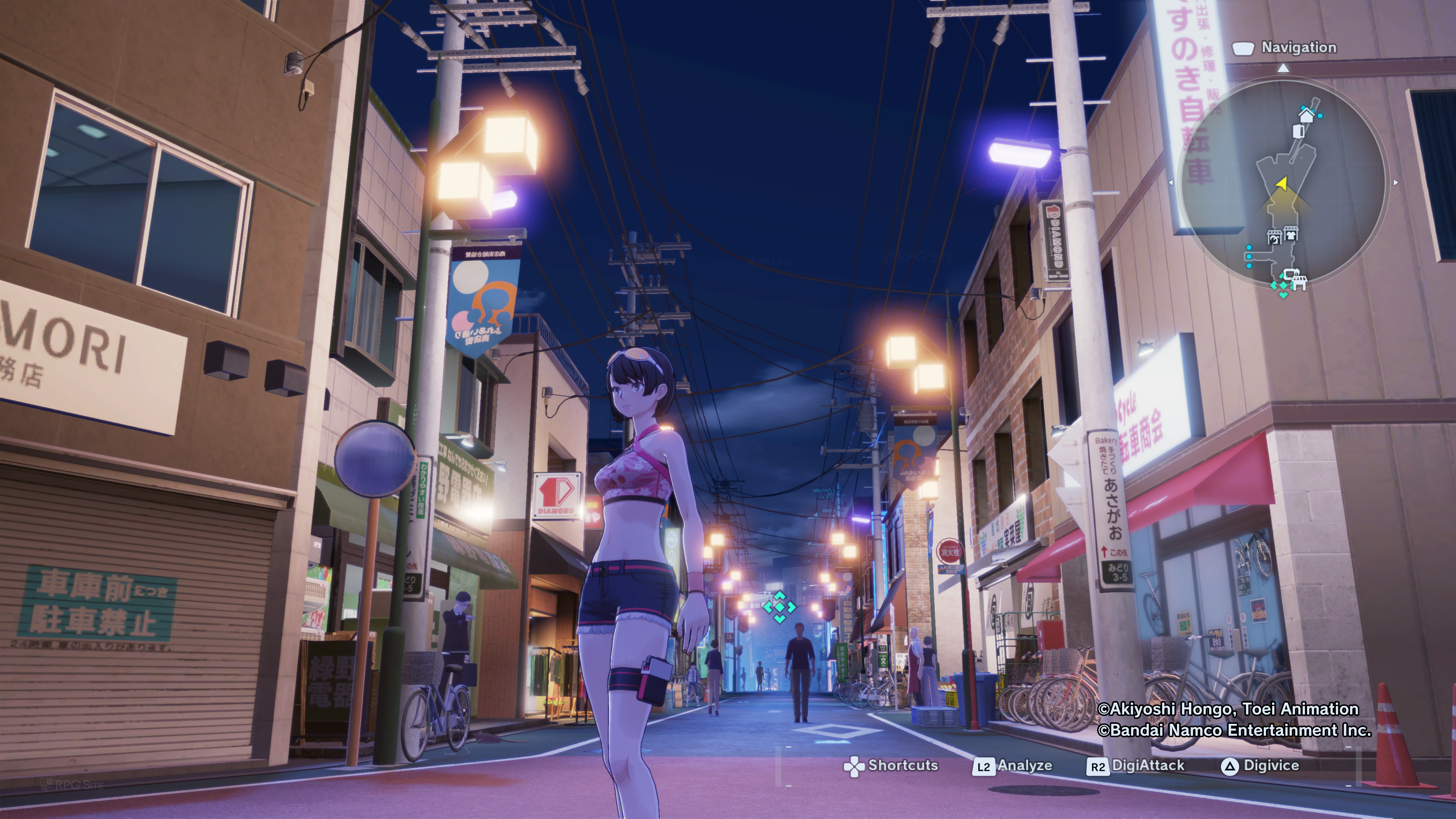Activate the Analyze option
The height and width of the screenshot is (819, 1456).
(x=1012, y=766)
